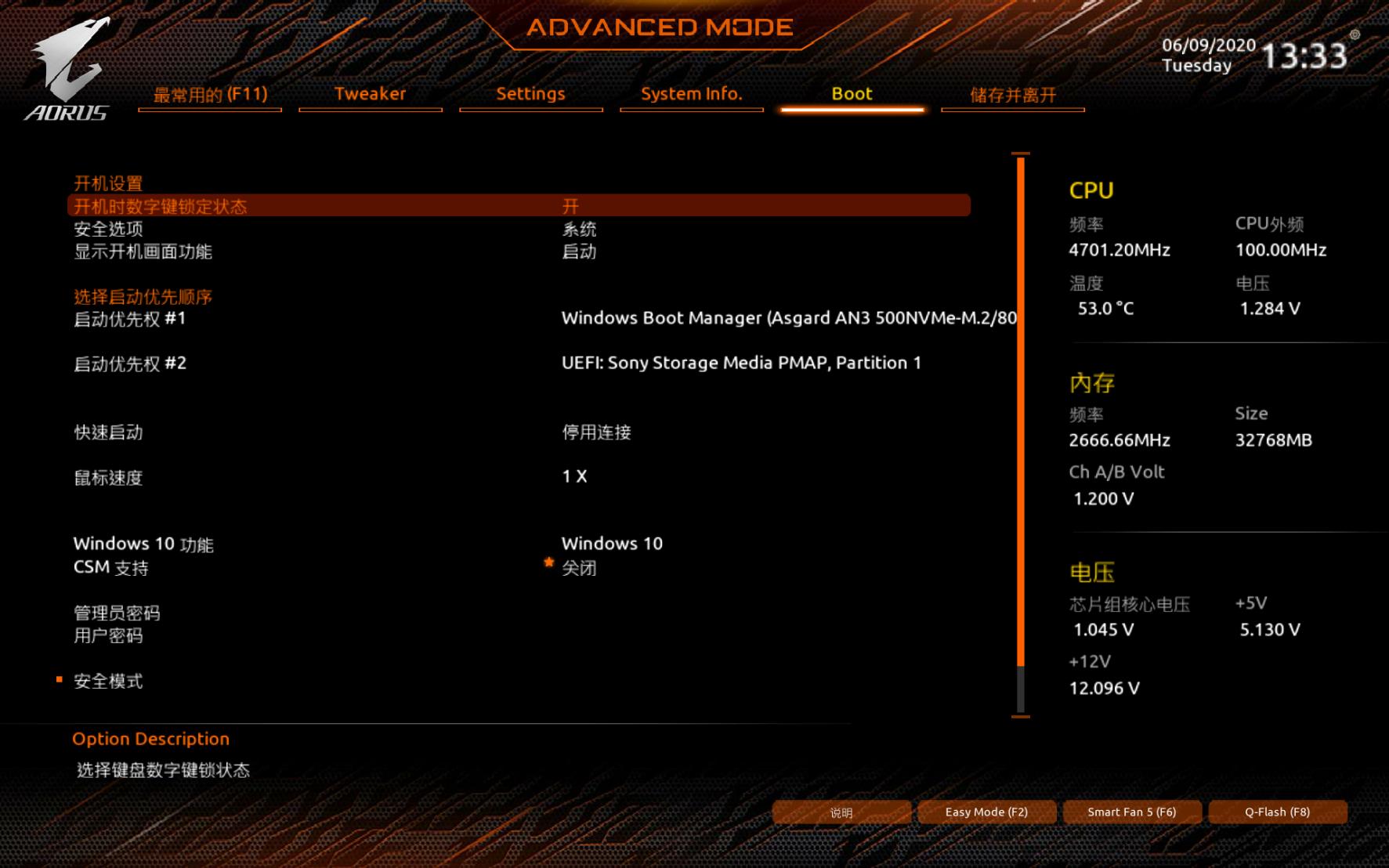The height and width of the screenshot is (868, 1389).
Task: Open the 储存并离开 tab
Action: tap(1012, 96)
